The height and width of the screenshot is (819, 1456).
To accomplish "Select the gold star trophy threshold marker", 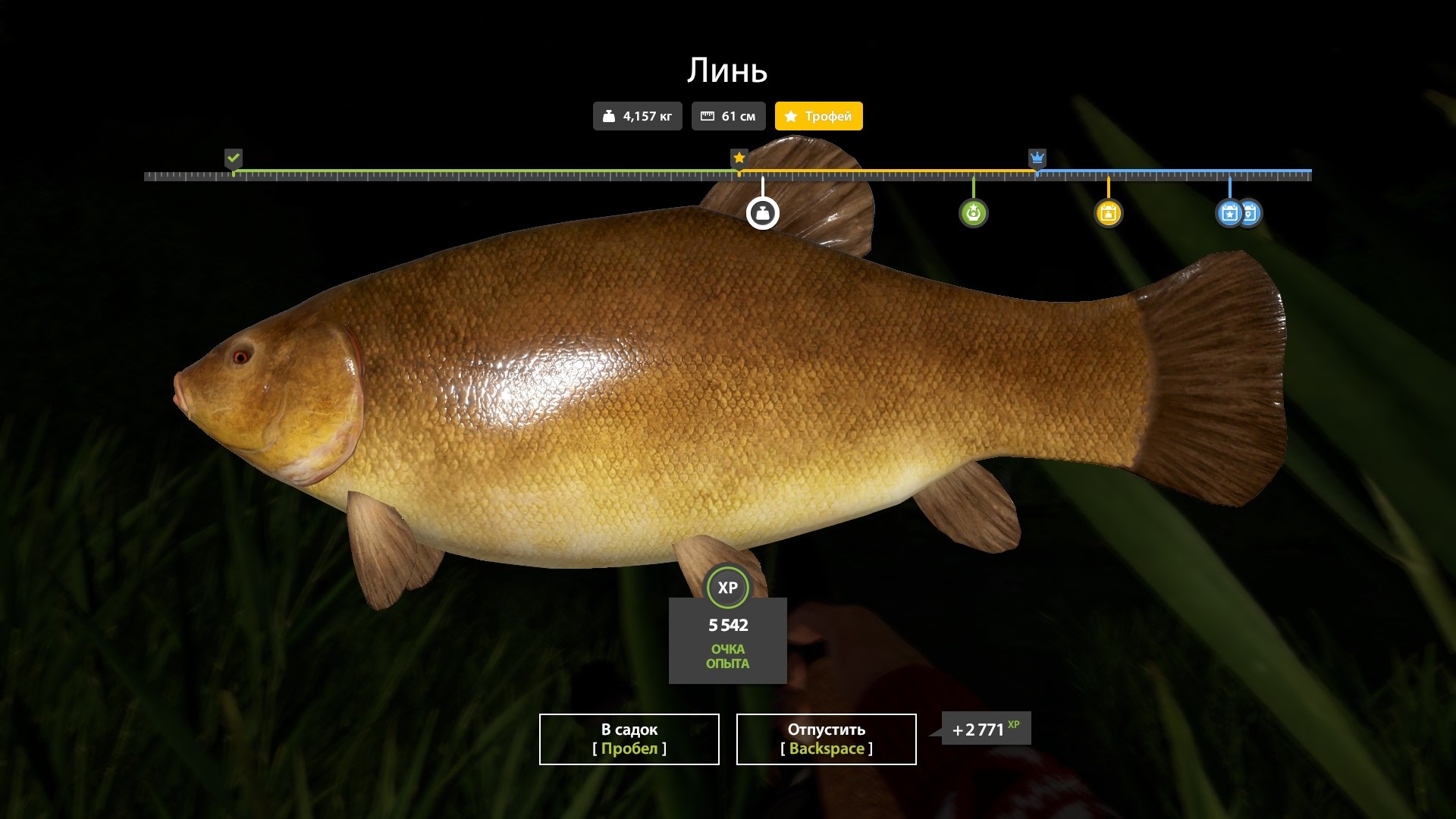I will pos(739,158).
